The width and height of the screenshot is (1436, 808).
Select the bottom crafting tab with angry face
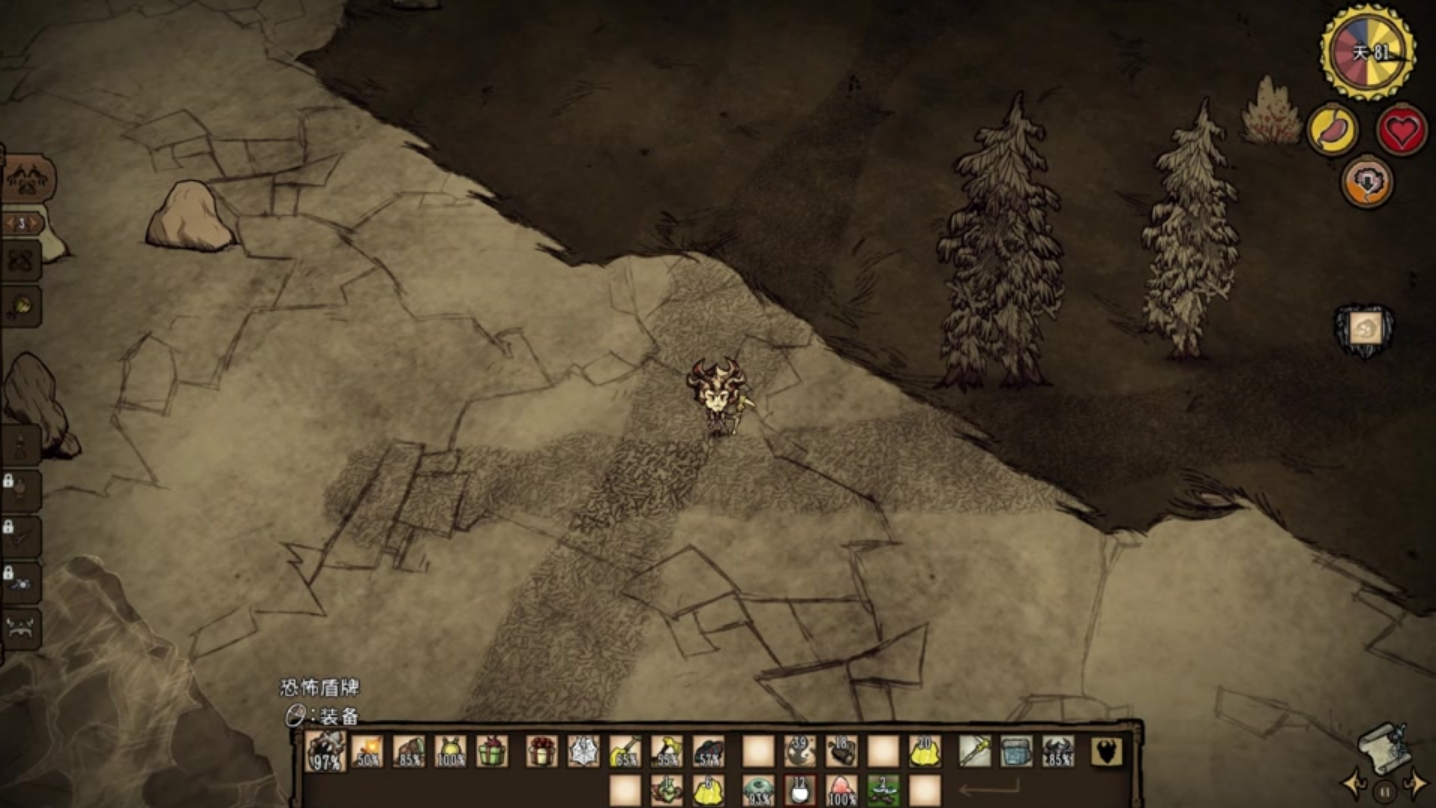click(22, 629)
